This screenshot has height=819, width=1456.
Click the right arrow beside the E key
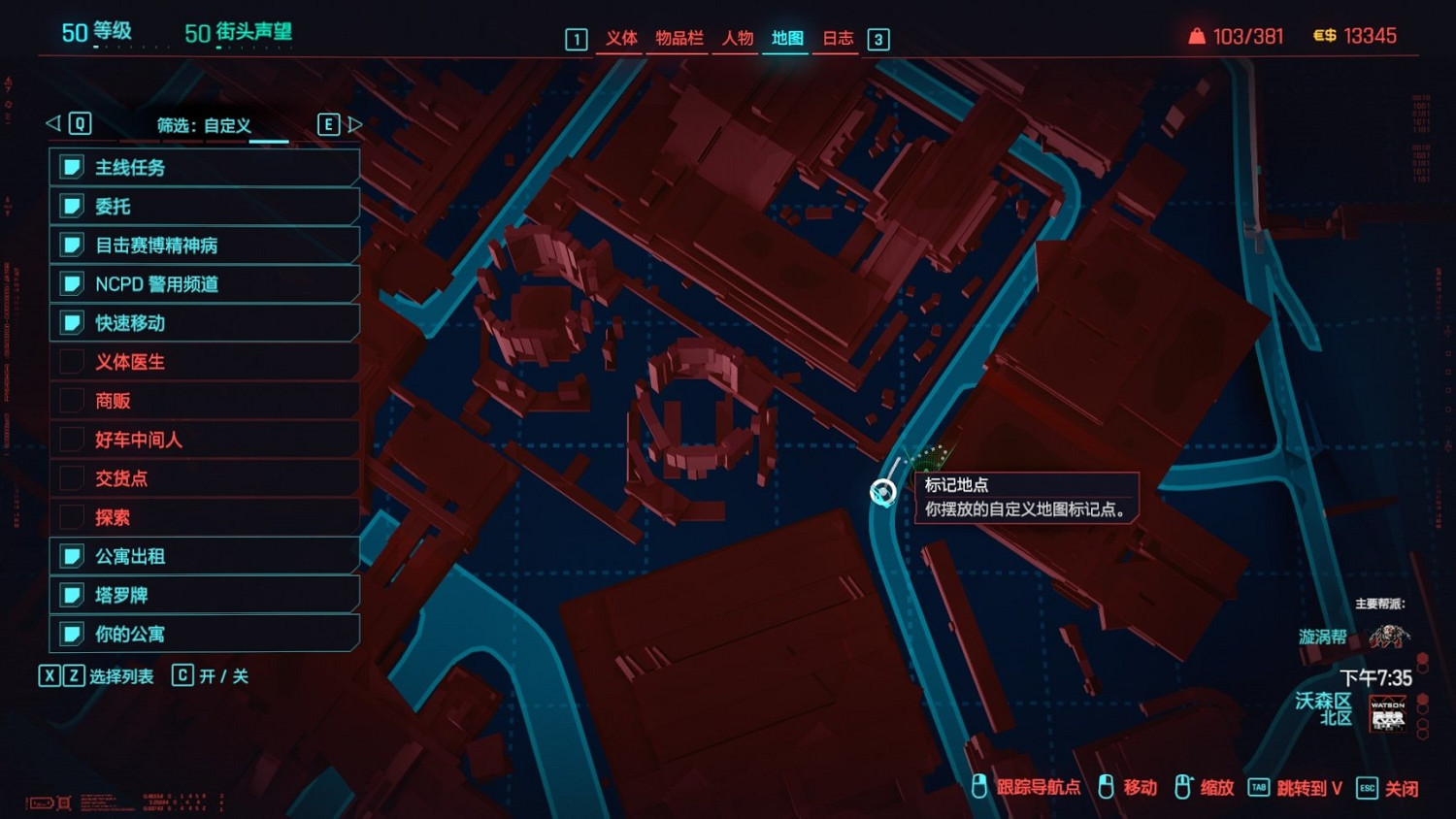[355, 124]
